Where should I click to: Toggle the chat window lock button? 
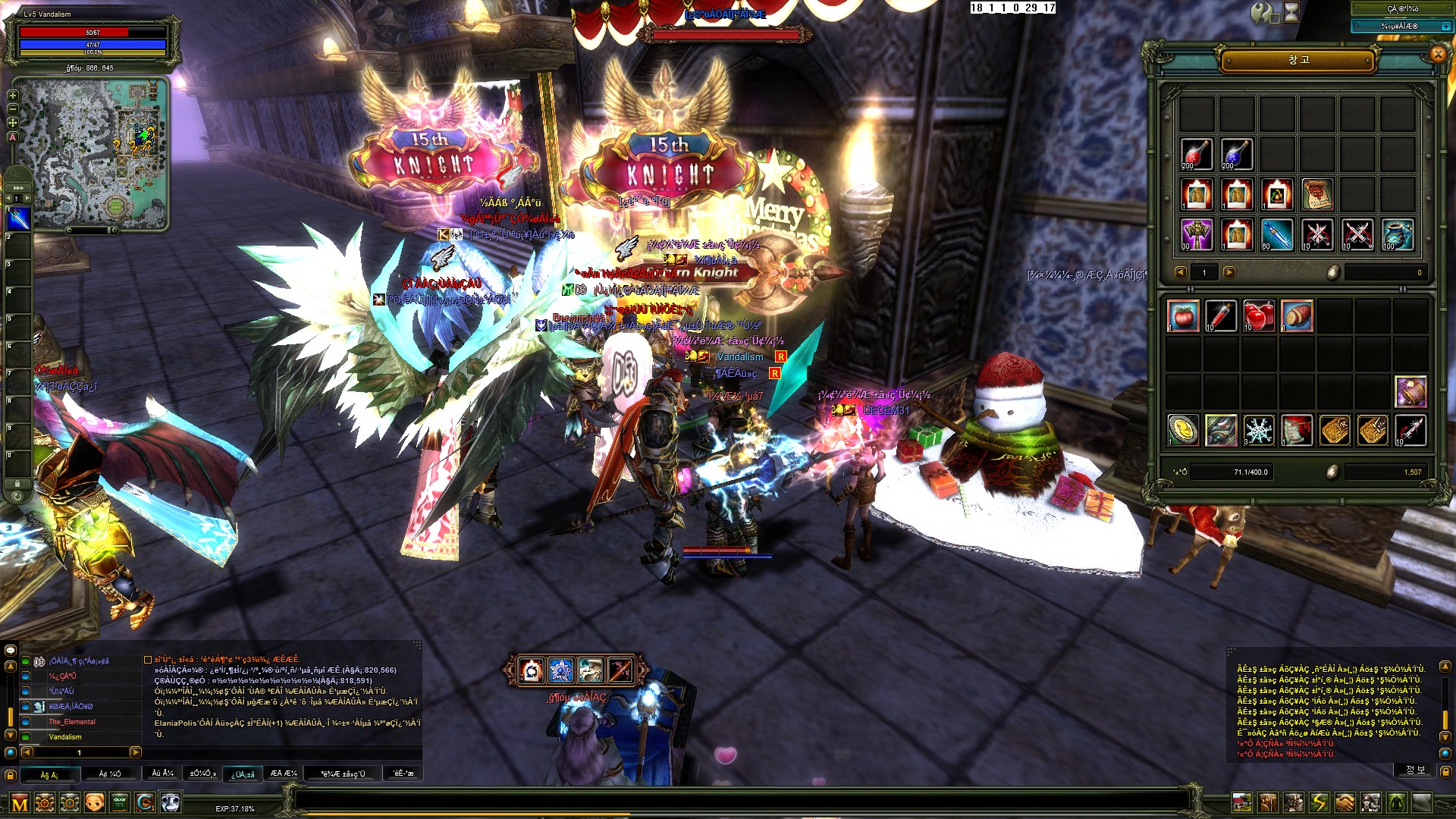click(x=11, y=775)
